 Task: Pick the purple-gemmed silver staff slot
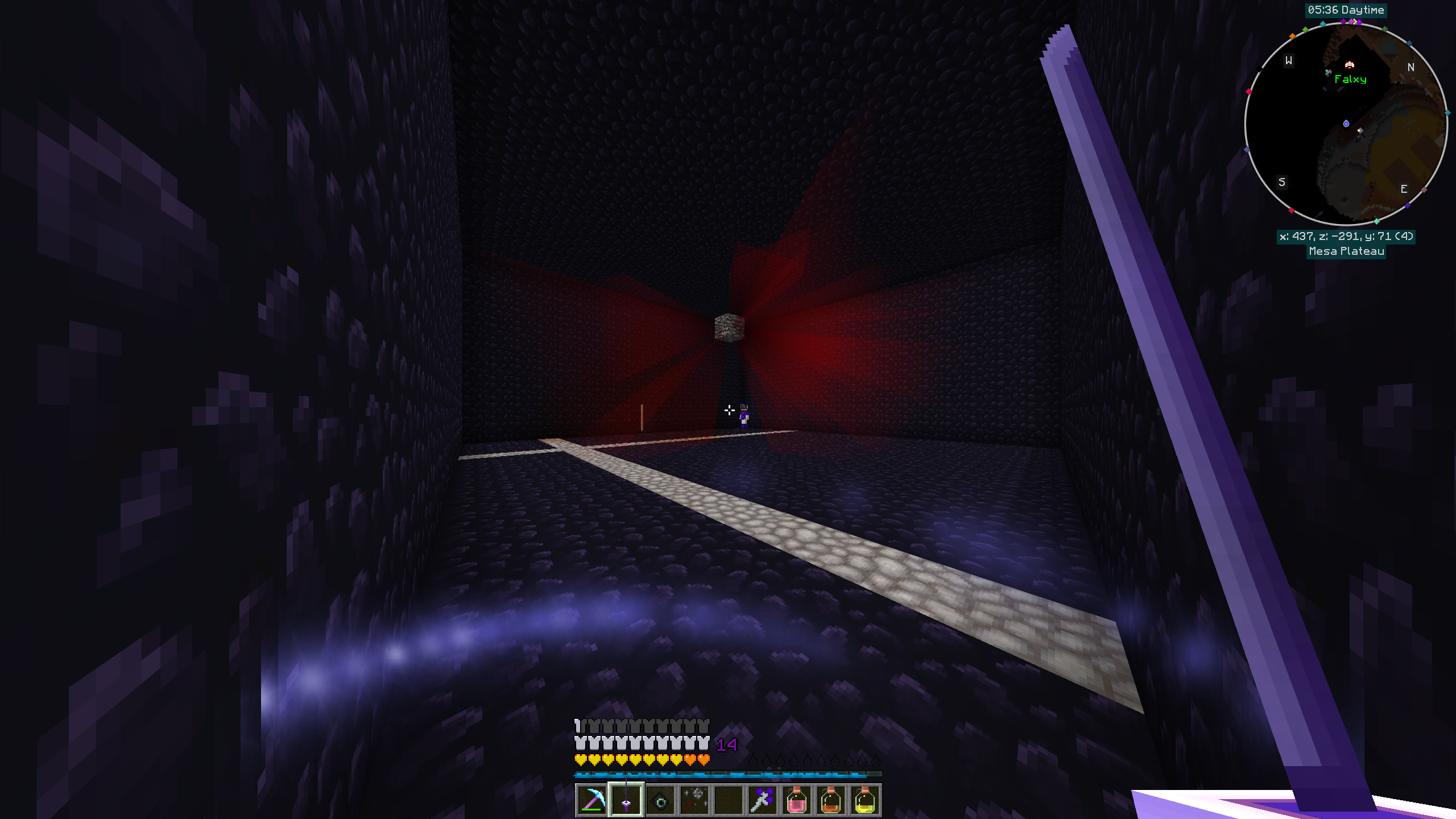click(x=763, y=800)
